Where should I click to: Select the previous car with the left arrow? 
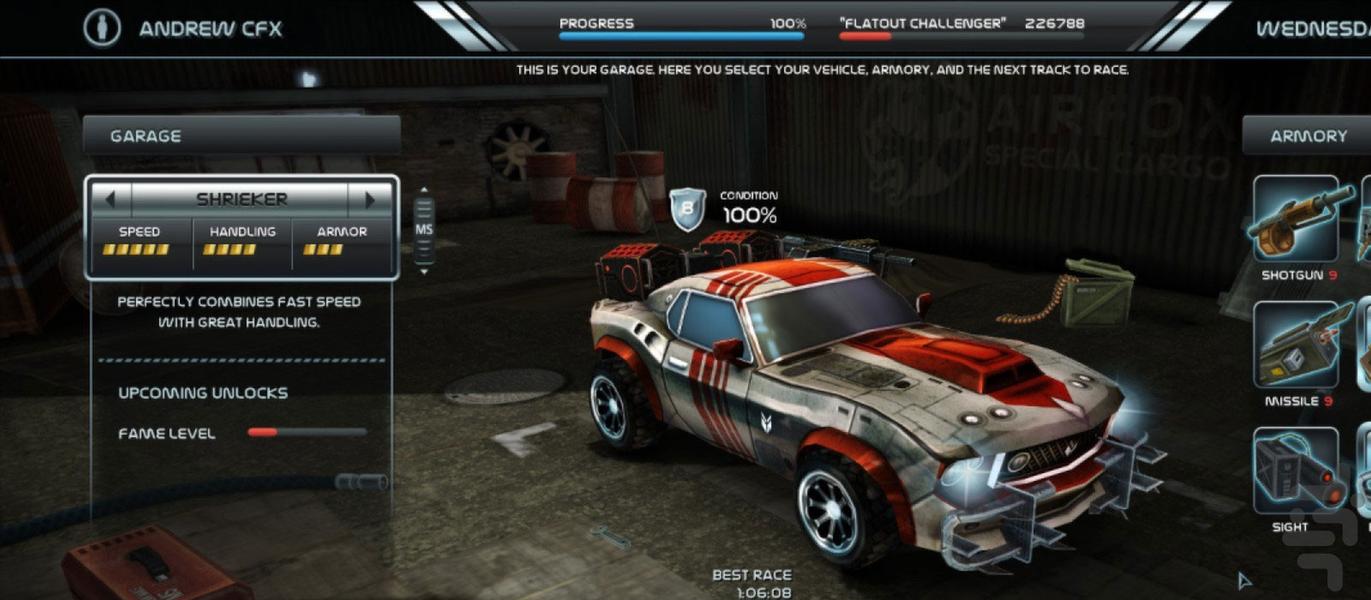pyautogui.click(x=111, y=199)
